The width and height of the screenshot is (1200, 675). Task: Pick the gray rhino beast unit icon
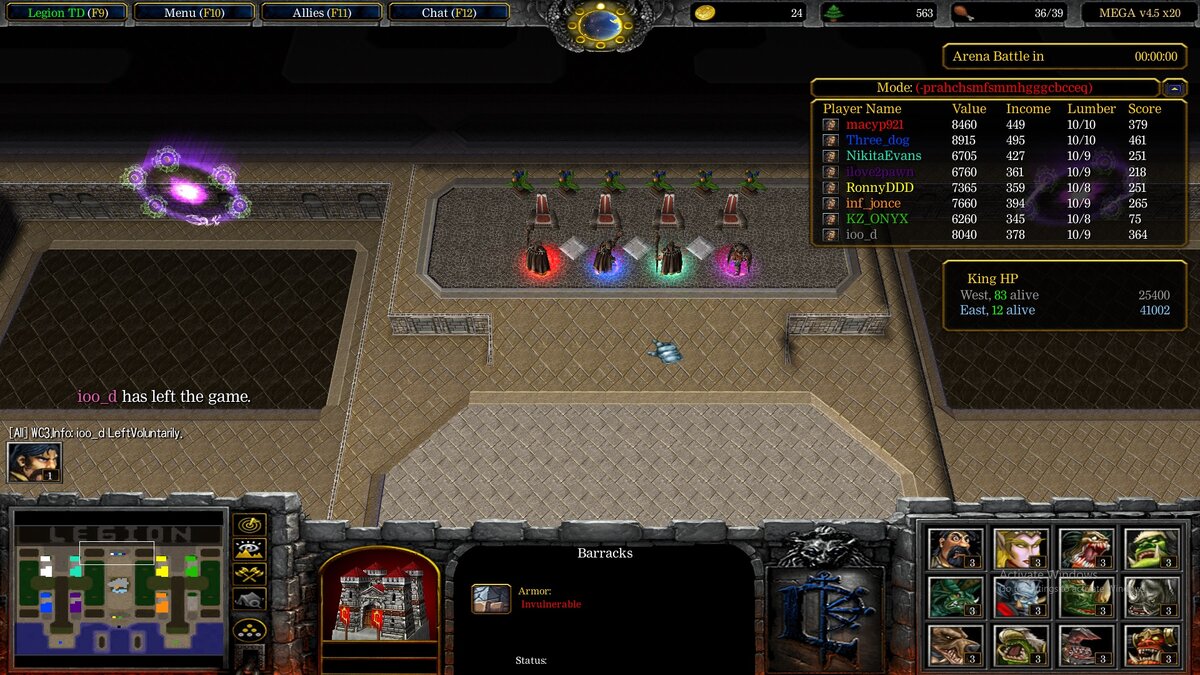(1151, 597)
